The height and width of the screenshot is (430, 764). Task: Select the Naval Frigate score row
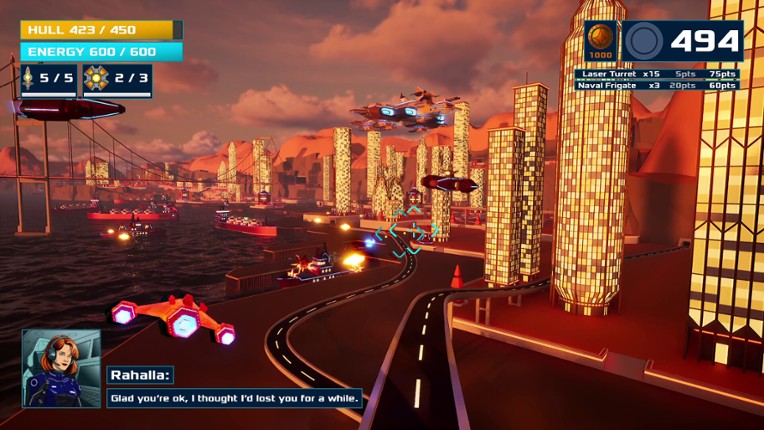click(x=658, y=86)
